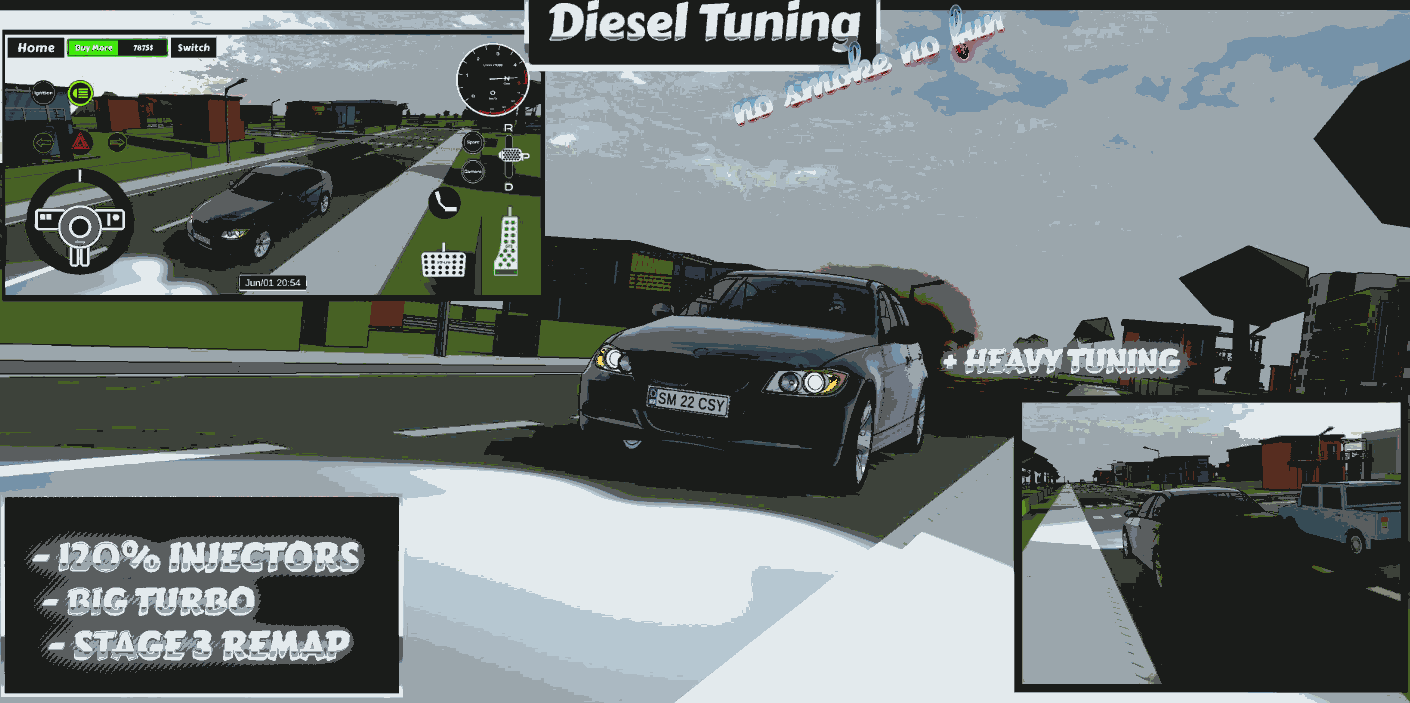Select Sport drive mode
Viewport: 1410px width, 703px height.
pos(474,143)
